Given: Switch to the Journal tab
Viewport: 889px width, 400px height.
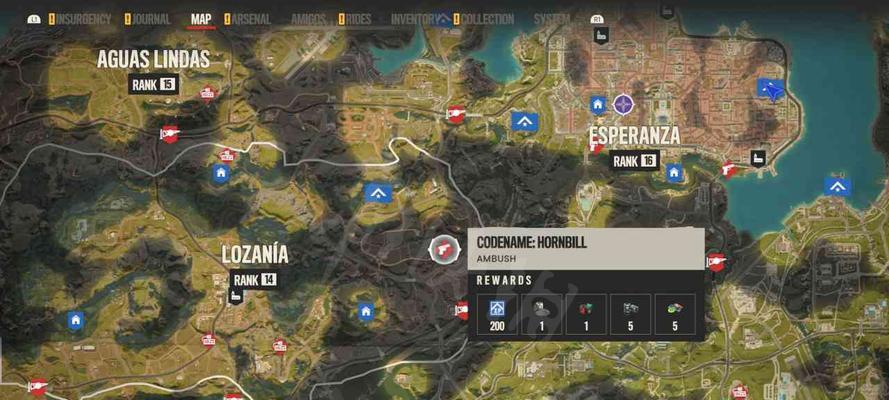Looking at the screenshot, I should pos(152,19).
